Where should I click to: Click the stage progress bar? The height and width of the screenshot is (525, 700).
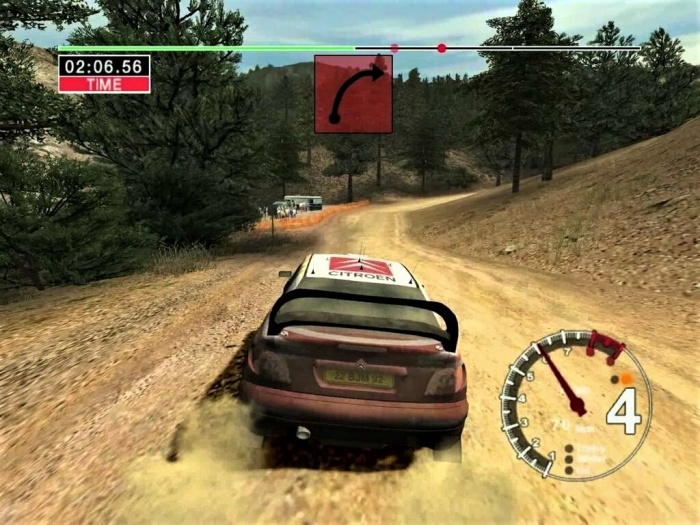[x=348, y=48]
